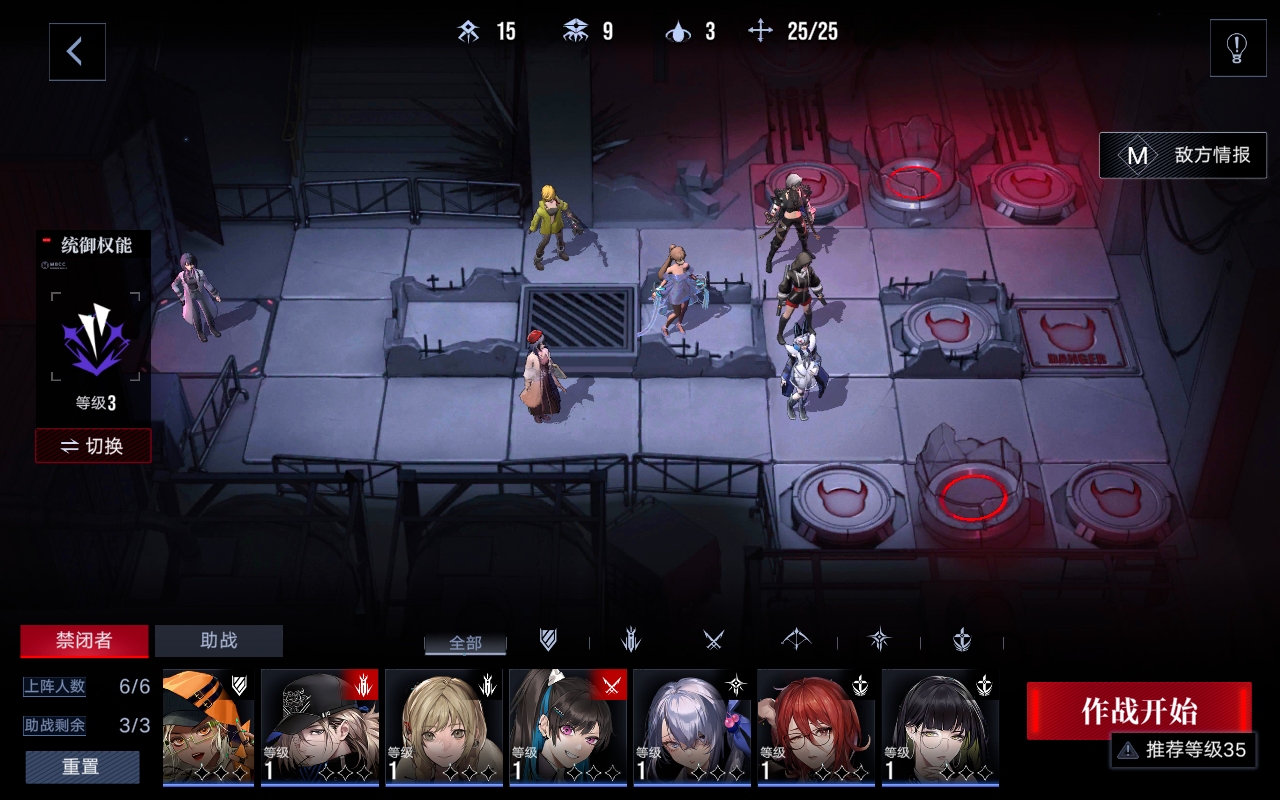This screenshot has width=1280, height=800.
Task: Select the silver-haired character card
Action: tap(692, 727)
